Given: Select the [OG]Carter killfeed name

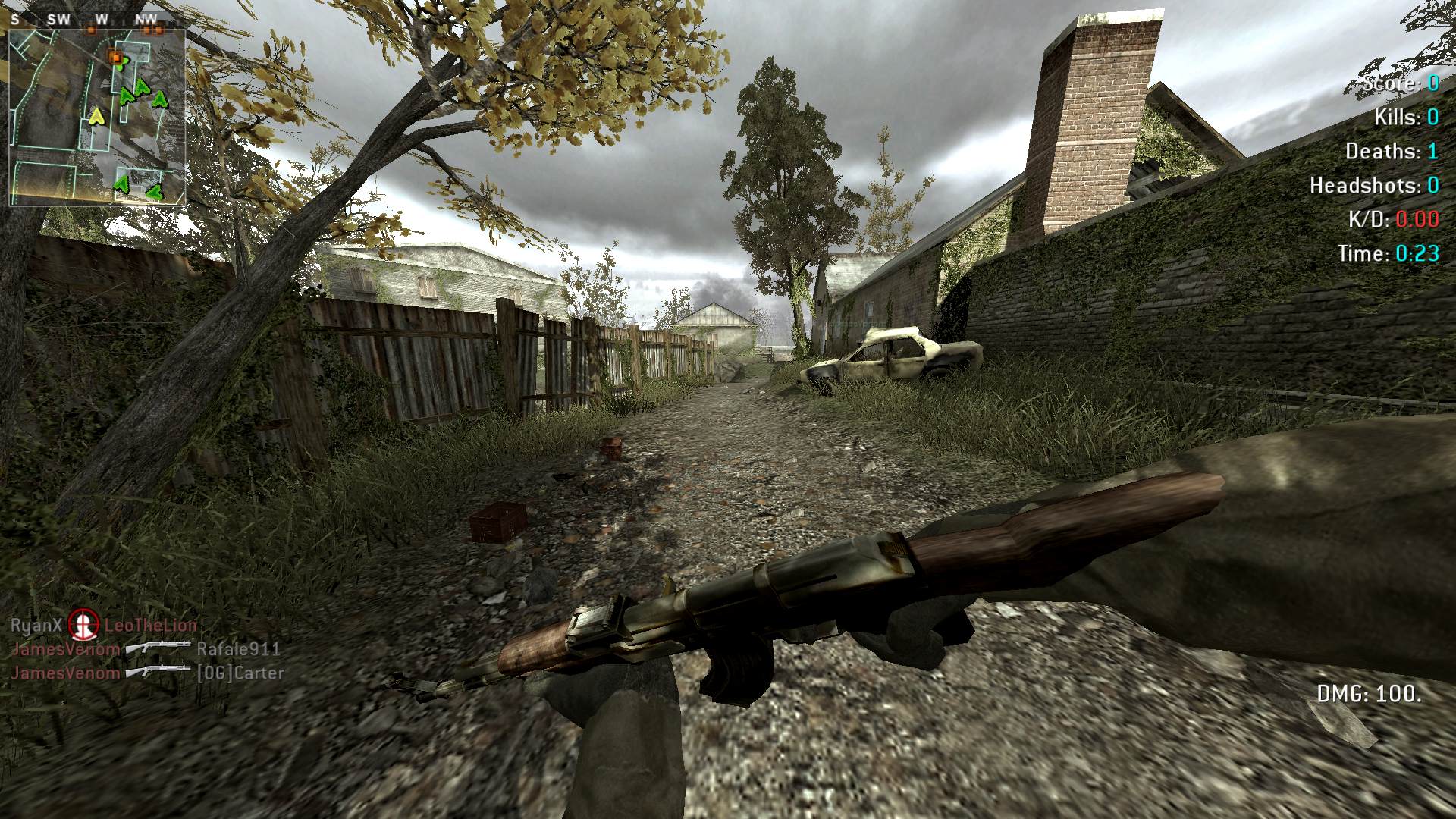Looking at the screenshot, I should (x=240, y=673).
